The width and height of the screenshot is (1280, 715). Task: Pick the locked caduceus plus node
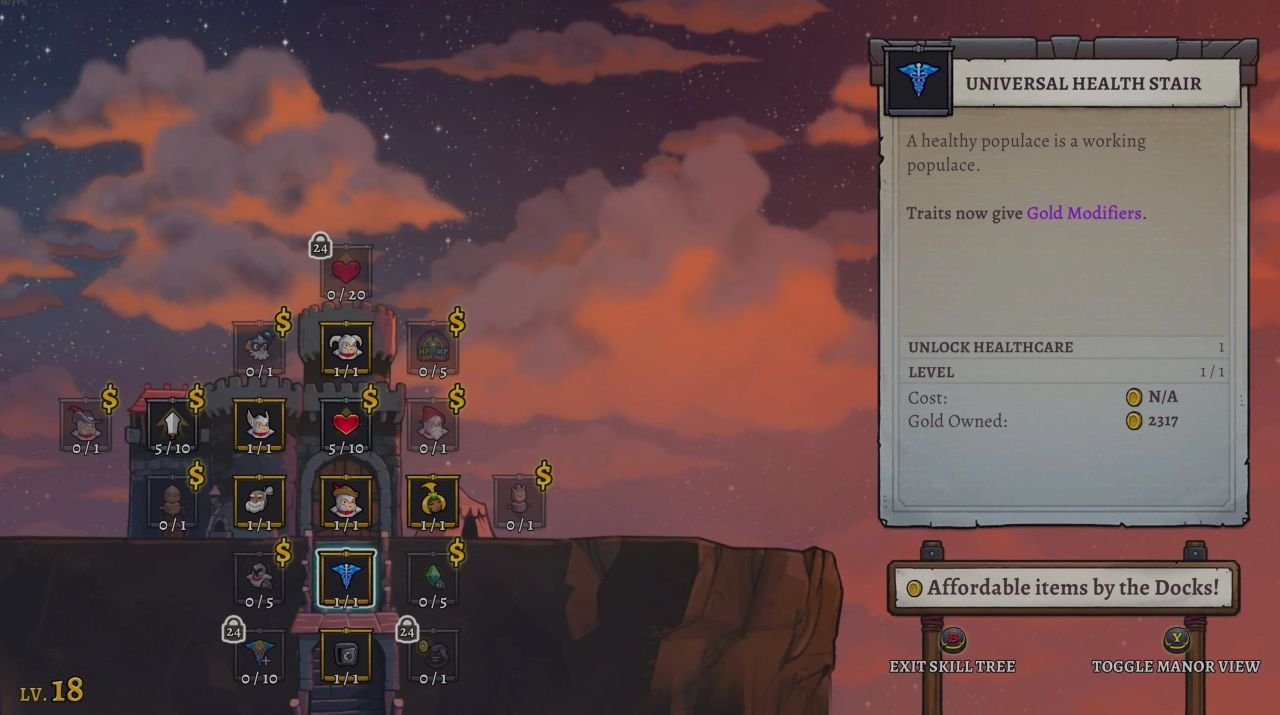tap(259, 654)
